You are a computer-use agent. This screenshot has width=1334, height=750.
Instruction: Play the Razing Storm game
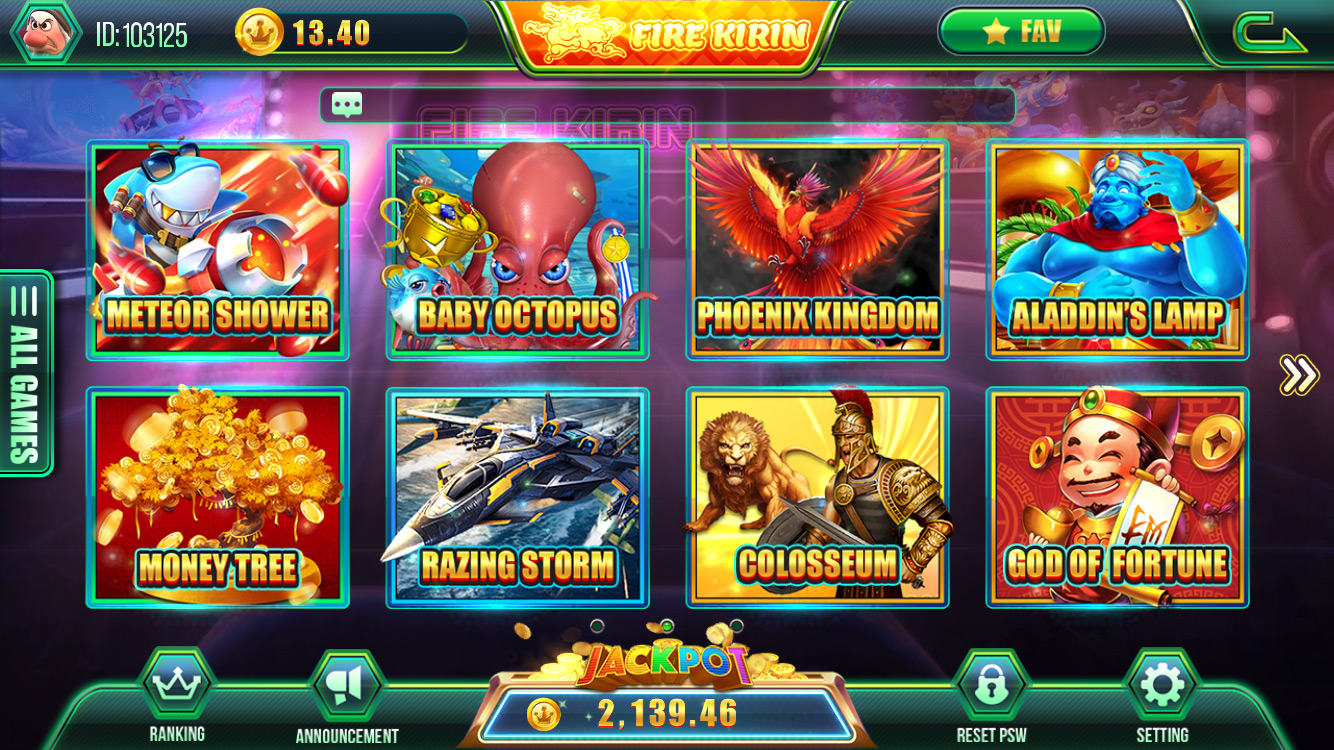(518, 498)
